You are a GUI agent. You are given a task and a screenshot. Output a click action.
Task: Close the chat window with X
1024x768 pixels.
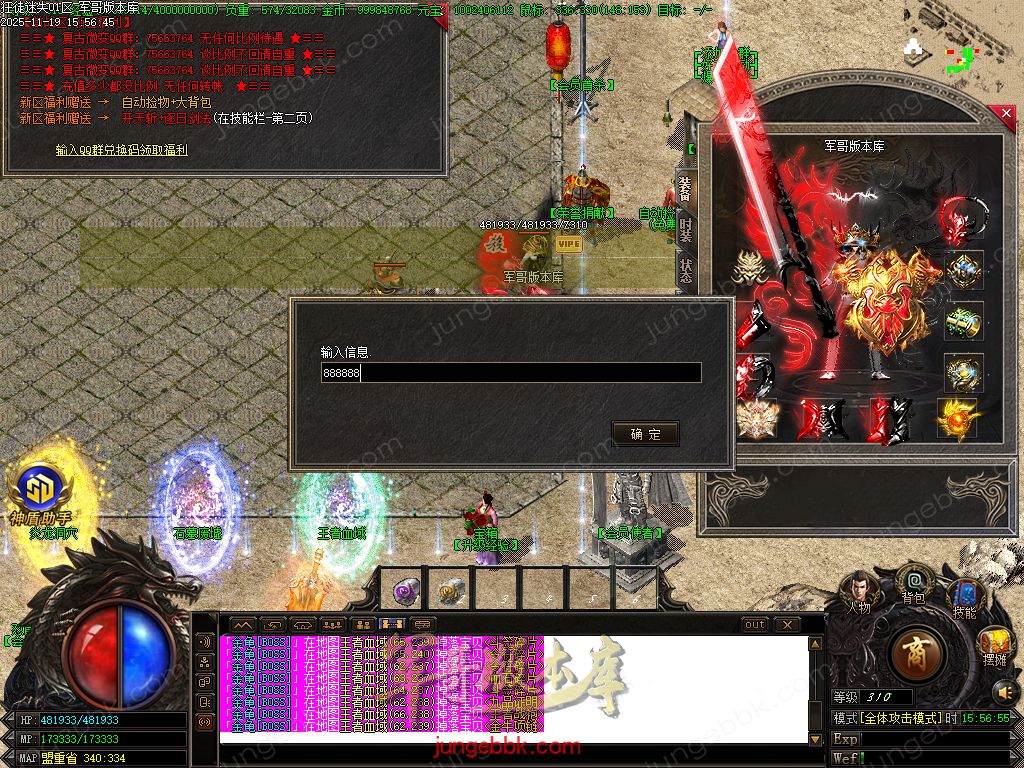coord(787,625)
